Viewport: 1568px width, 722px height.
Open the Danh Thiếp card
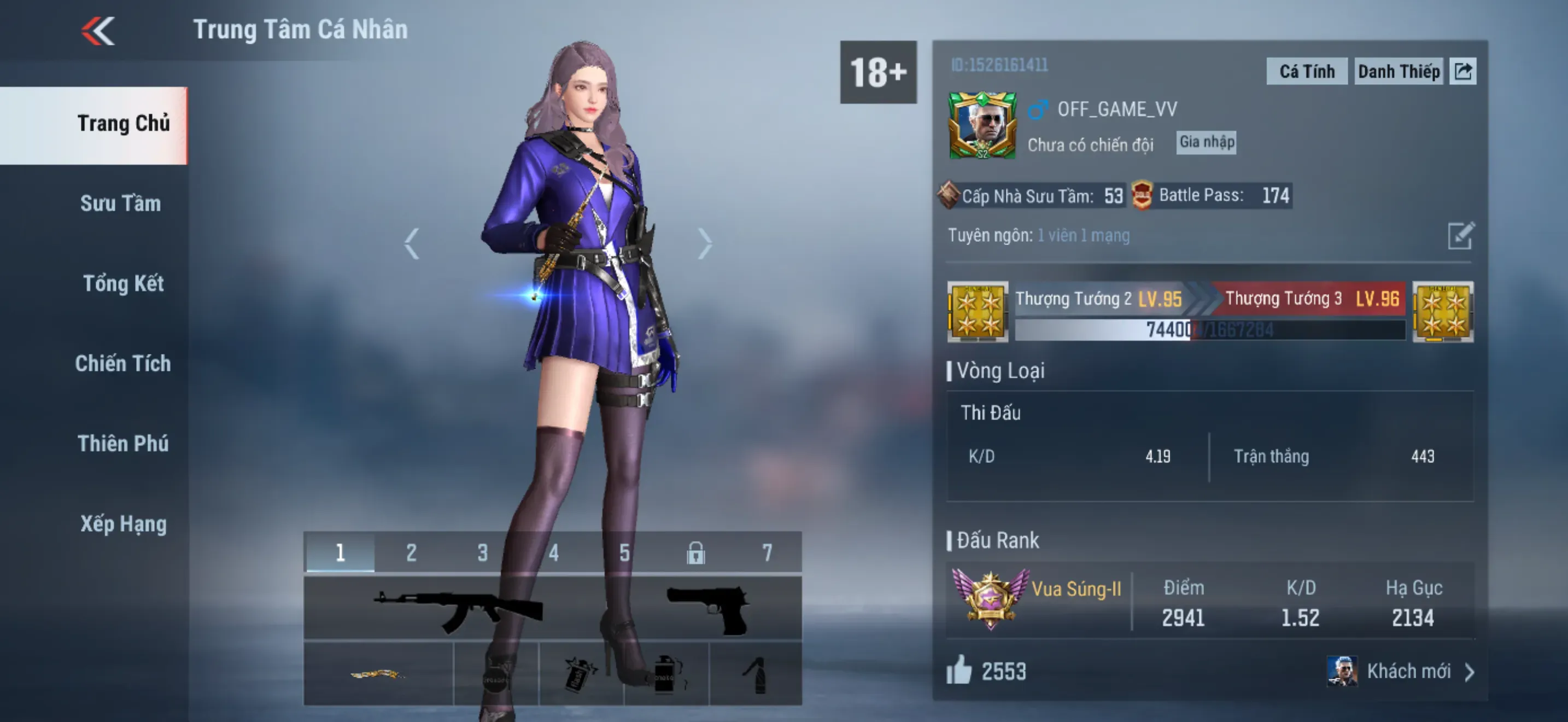coord(1398,72)
